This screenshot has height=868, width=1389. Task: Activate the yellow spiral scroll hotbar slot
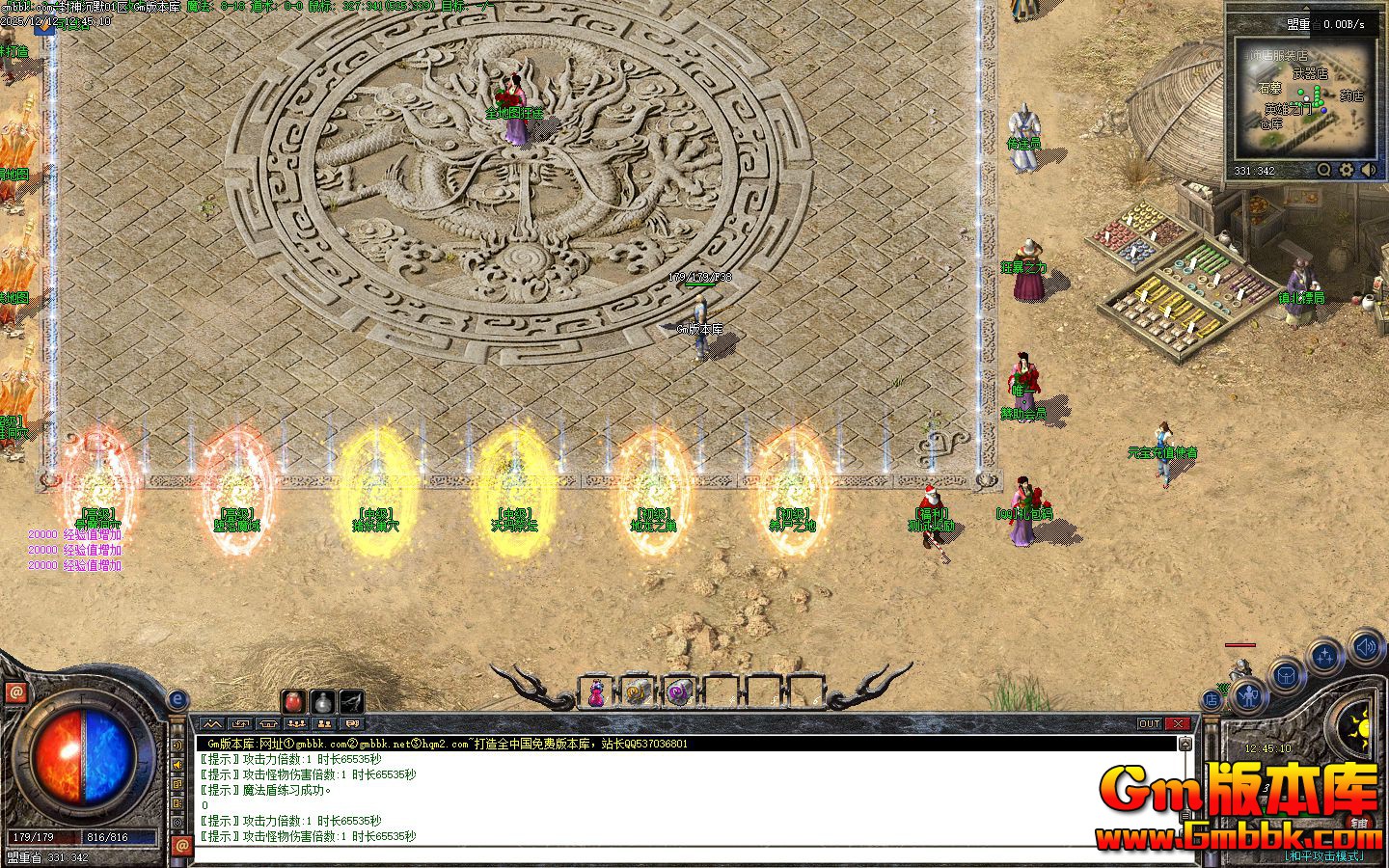coord(638,692)
